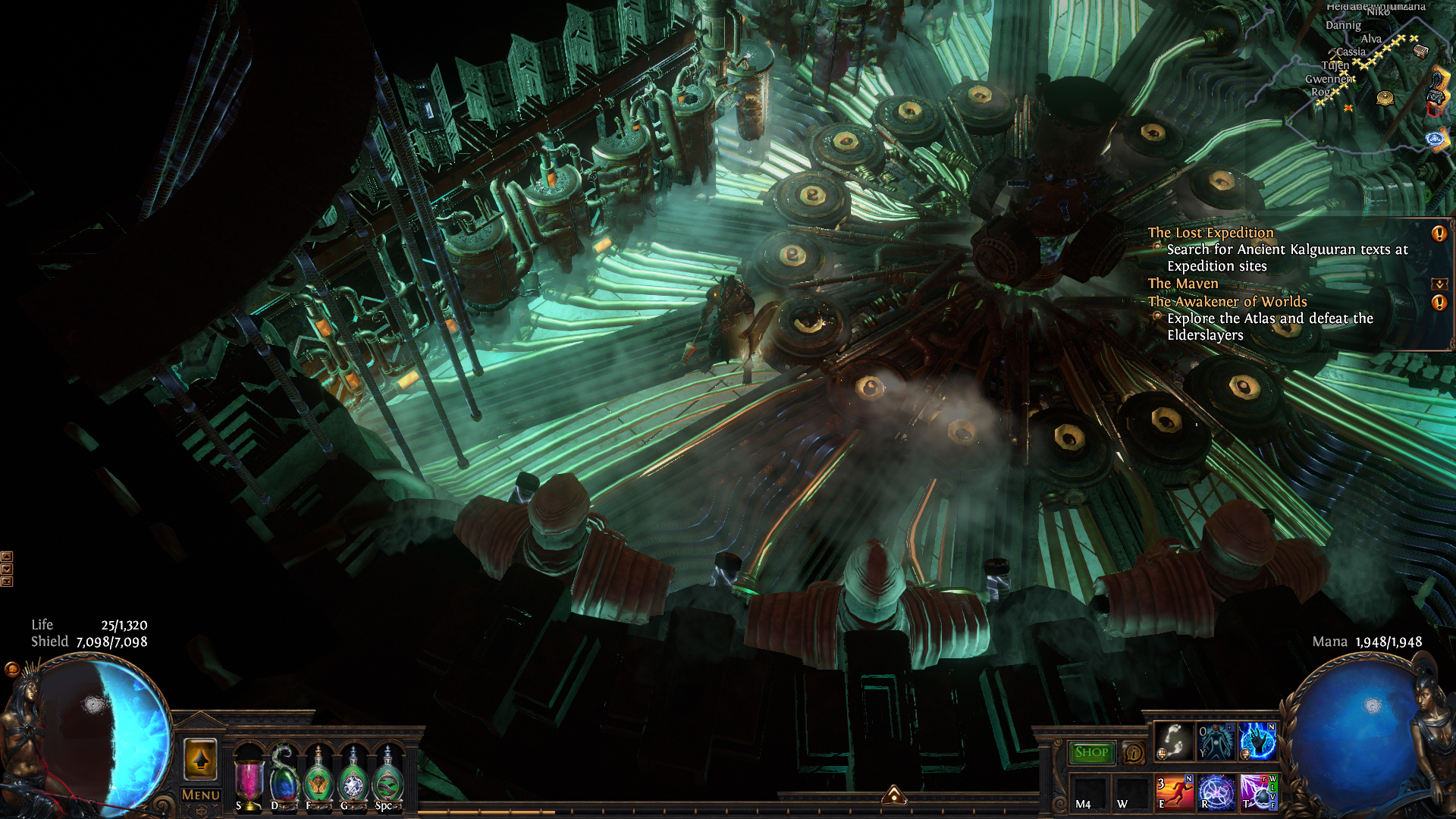Use the green flask with grey swirl
The width and height of the screenshot is (1456, 819).
click(388, 781)
